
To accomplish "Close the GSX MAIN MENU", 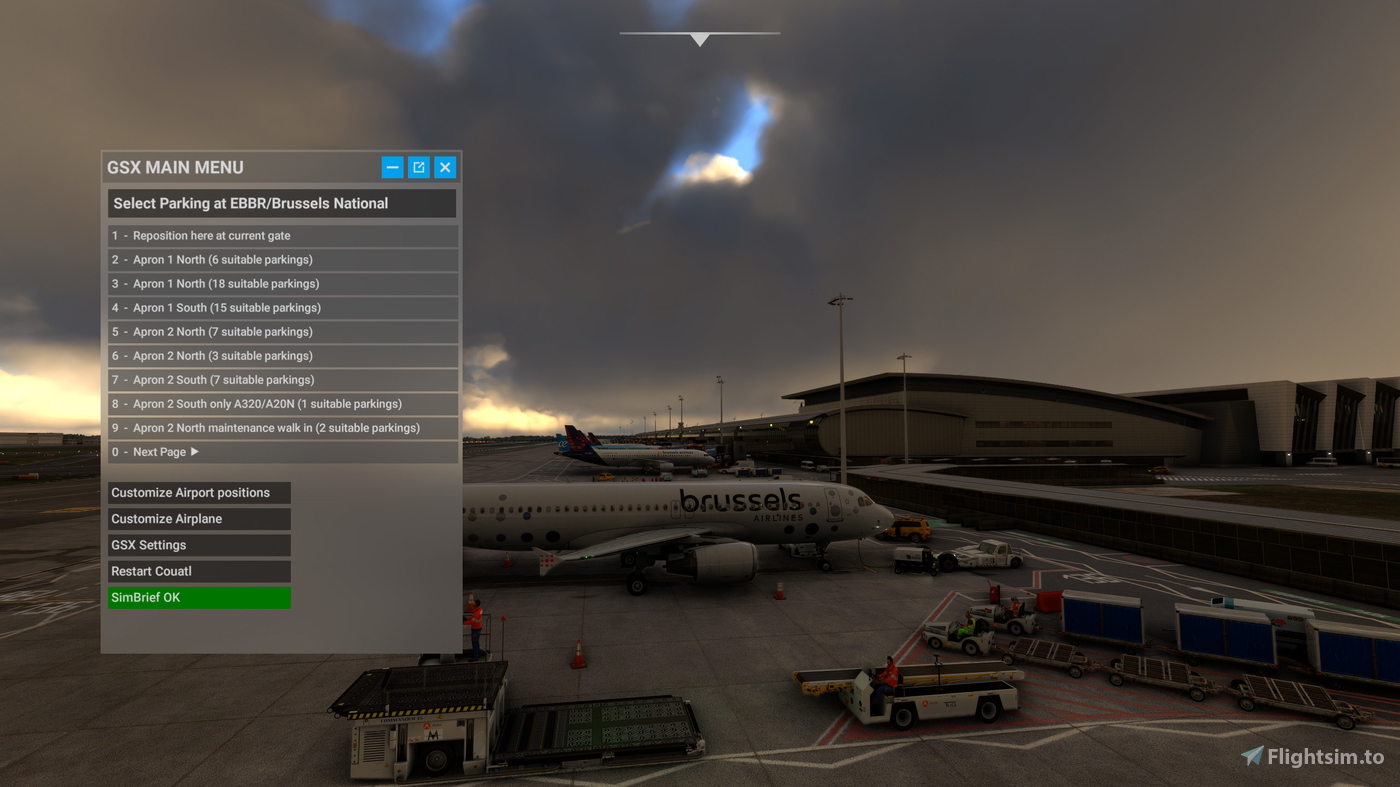I will point(444,167).
